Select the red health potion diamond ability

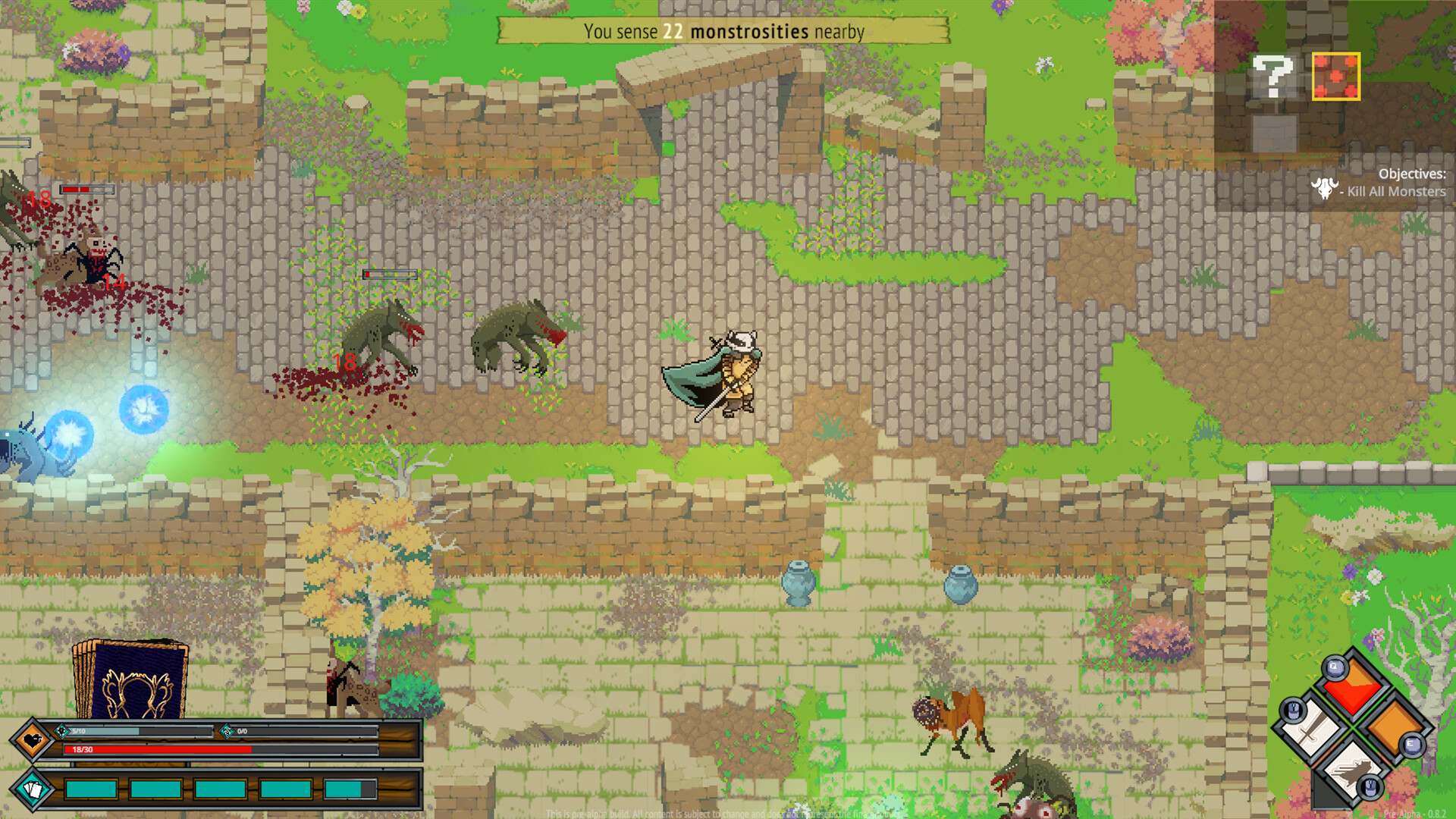(x=1351, y=696)
